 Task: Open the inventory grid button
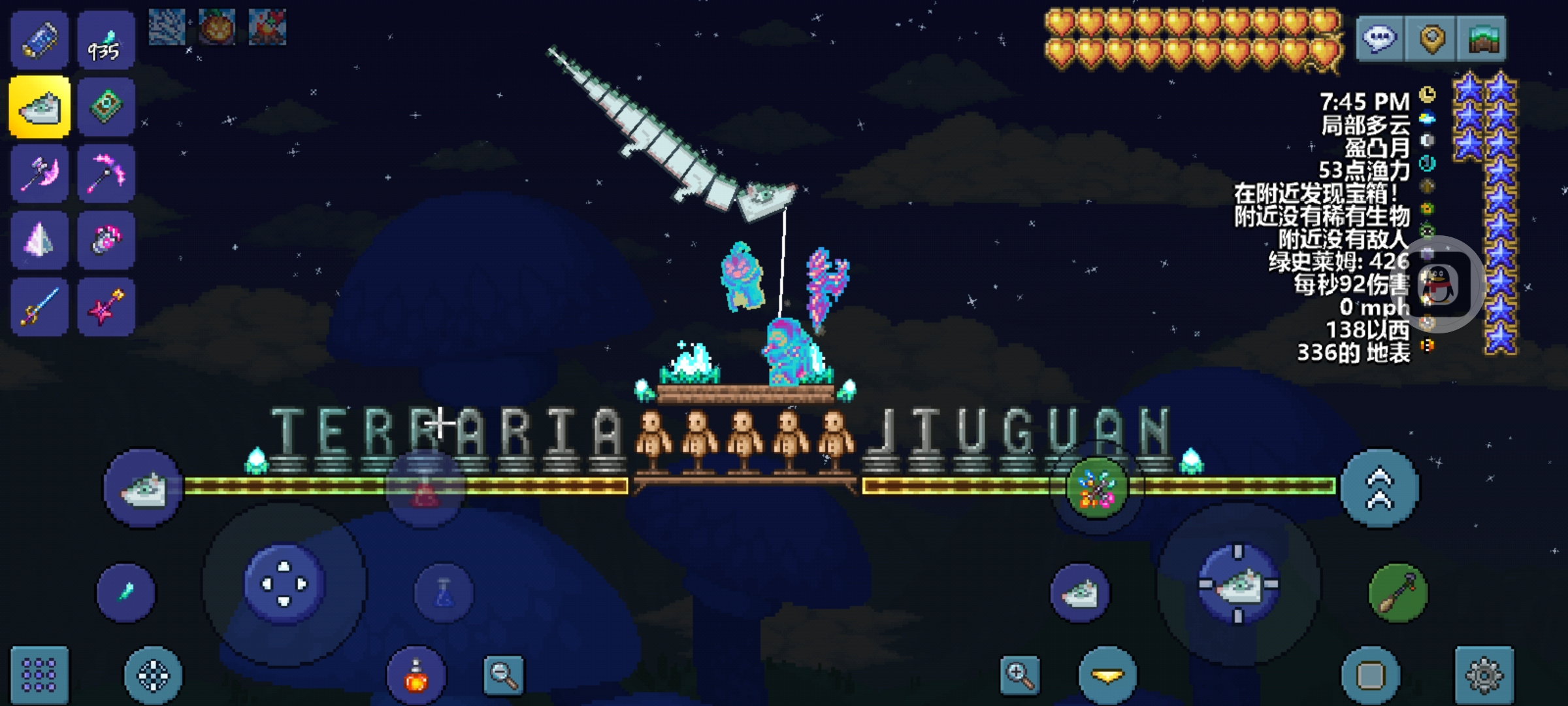click(x=39, y=675)
